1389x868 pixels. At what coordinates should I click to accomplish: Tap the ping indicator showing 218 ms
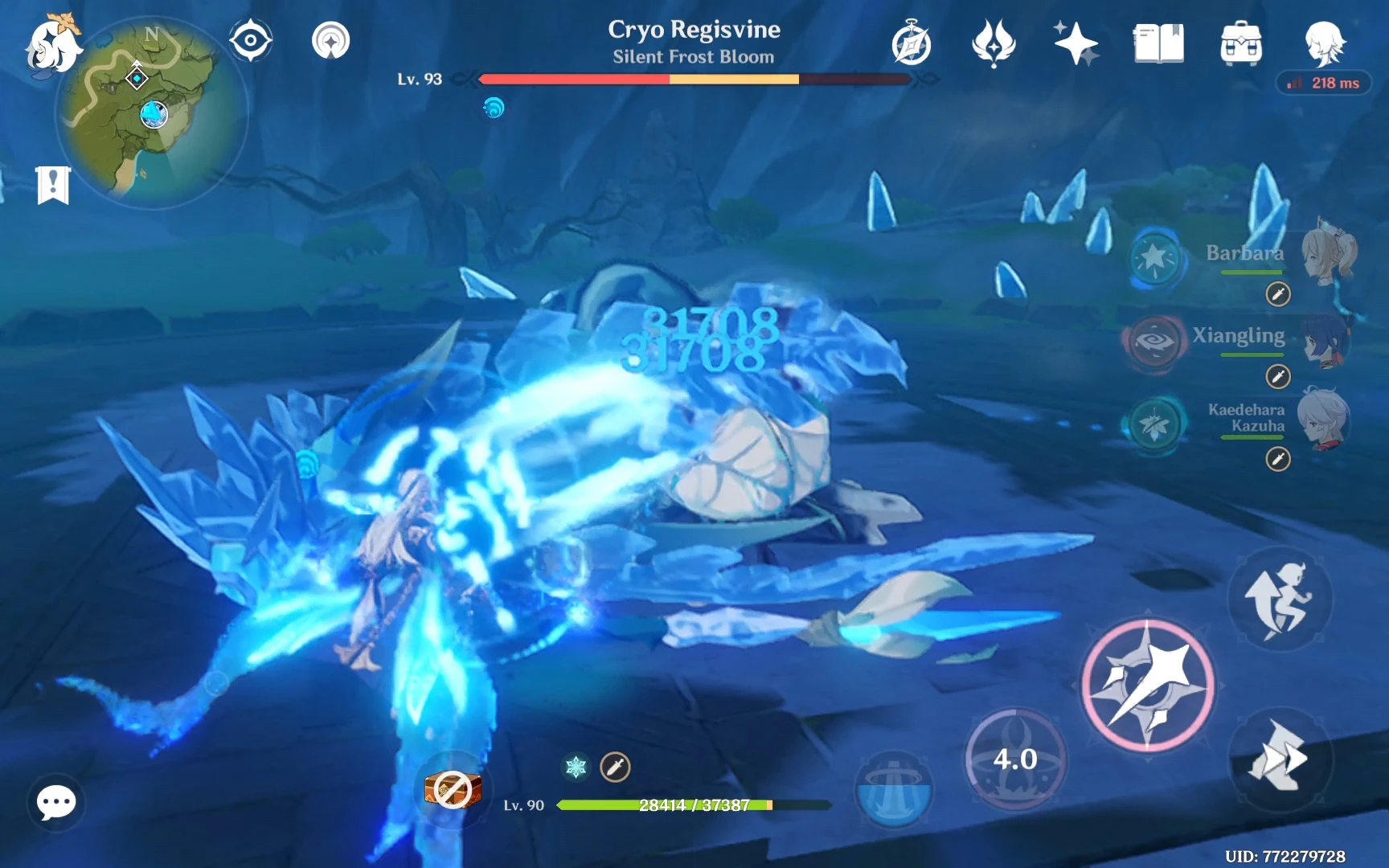pyautogui.click(x=1323, y=83)
